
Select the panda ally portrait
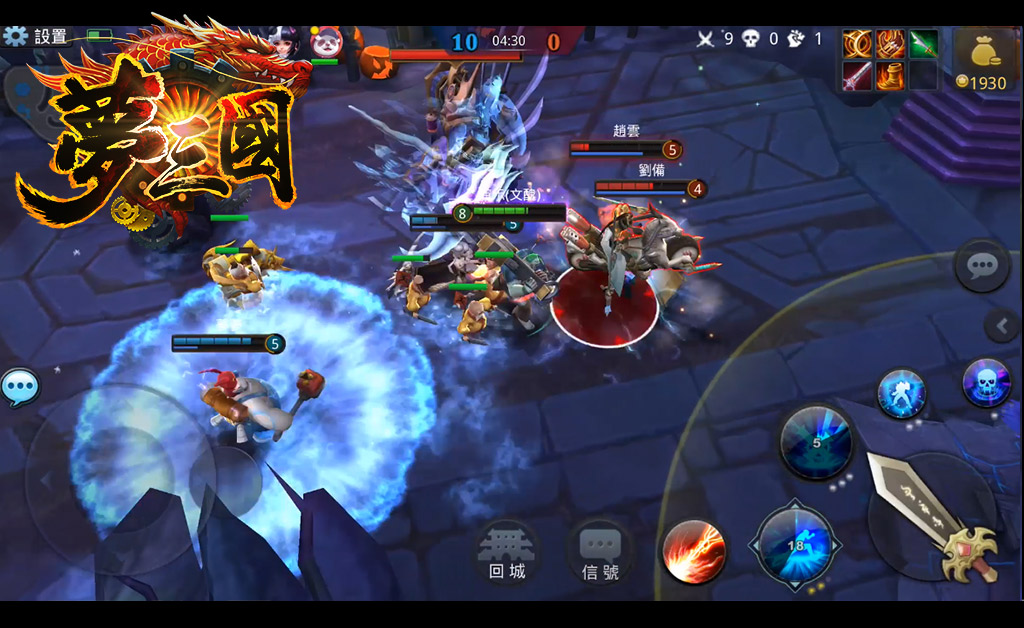(326, 42)
